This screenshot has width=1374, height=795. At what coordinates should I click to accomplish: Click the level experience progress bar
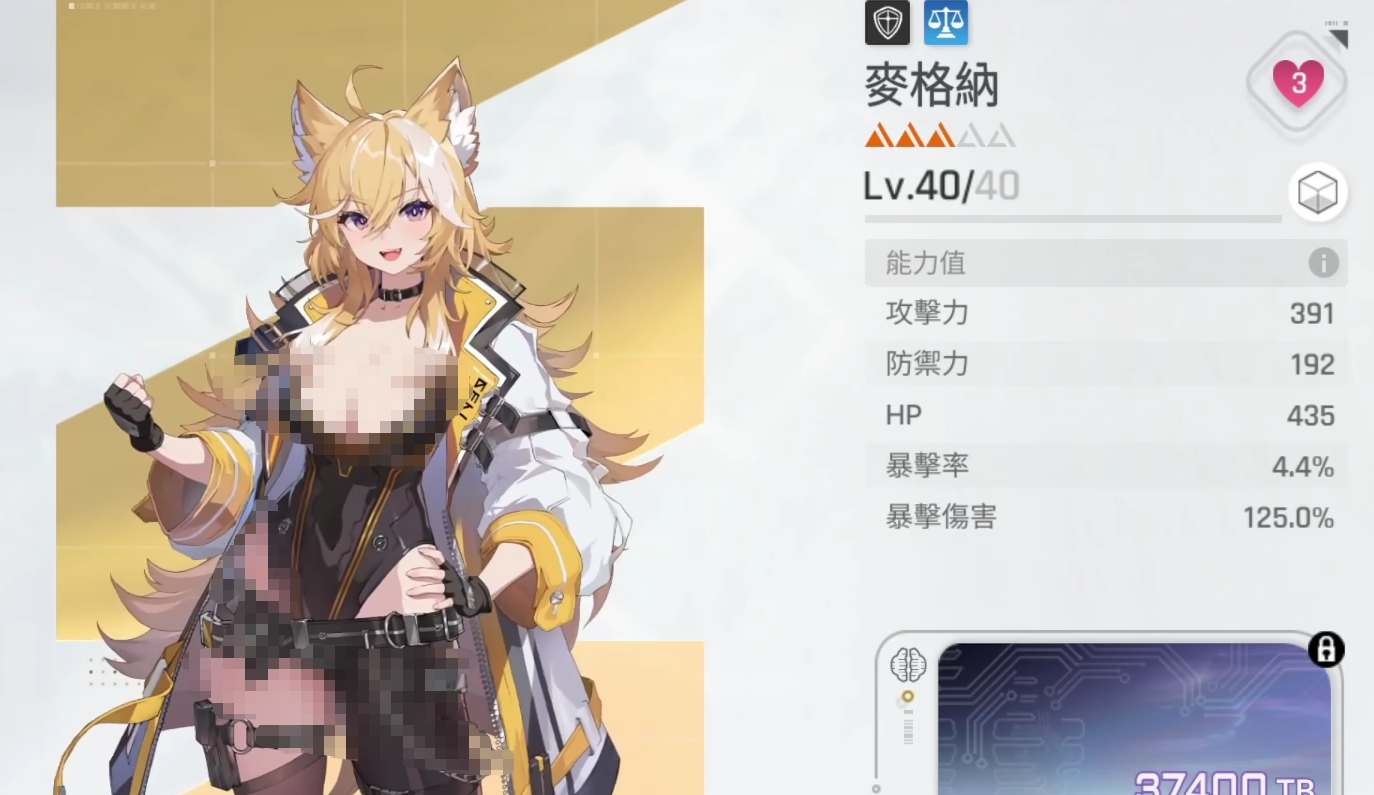pos(1072,219)
